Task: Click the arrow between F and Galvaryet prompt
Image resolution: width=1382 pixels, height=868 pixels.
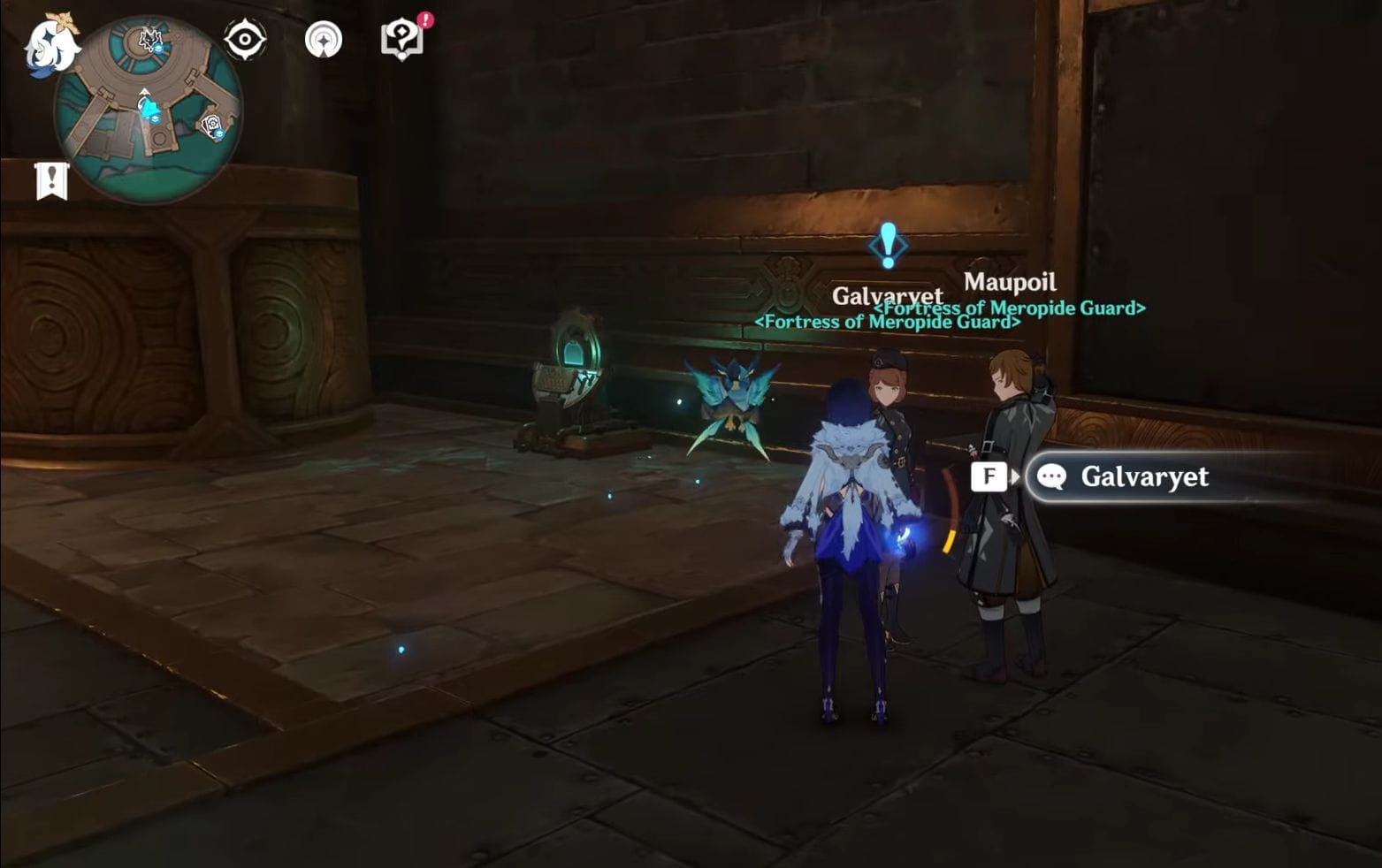Action: pos(1017,477)
